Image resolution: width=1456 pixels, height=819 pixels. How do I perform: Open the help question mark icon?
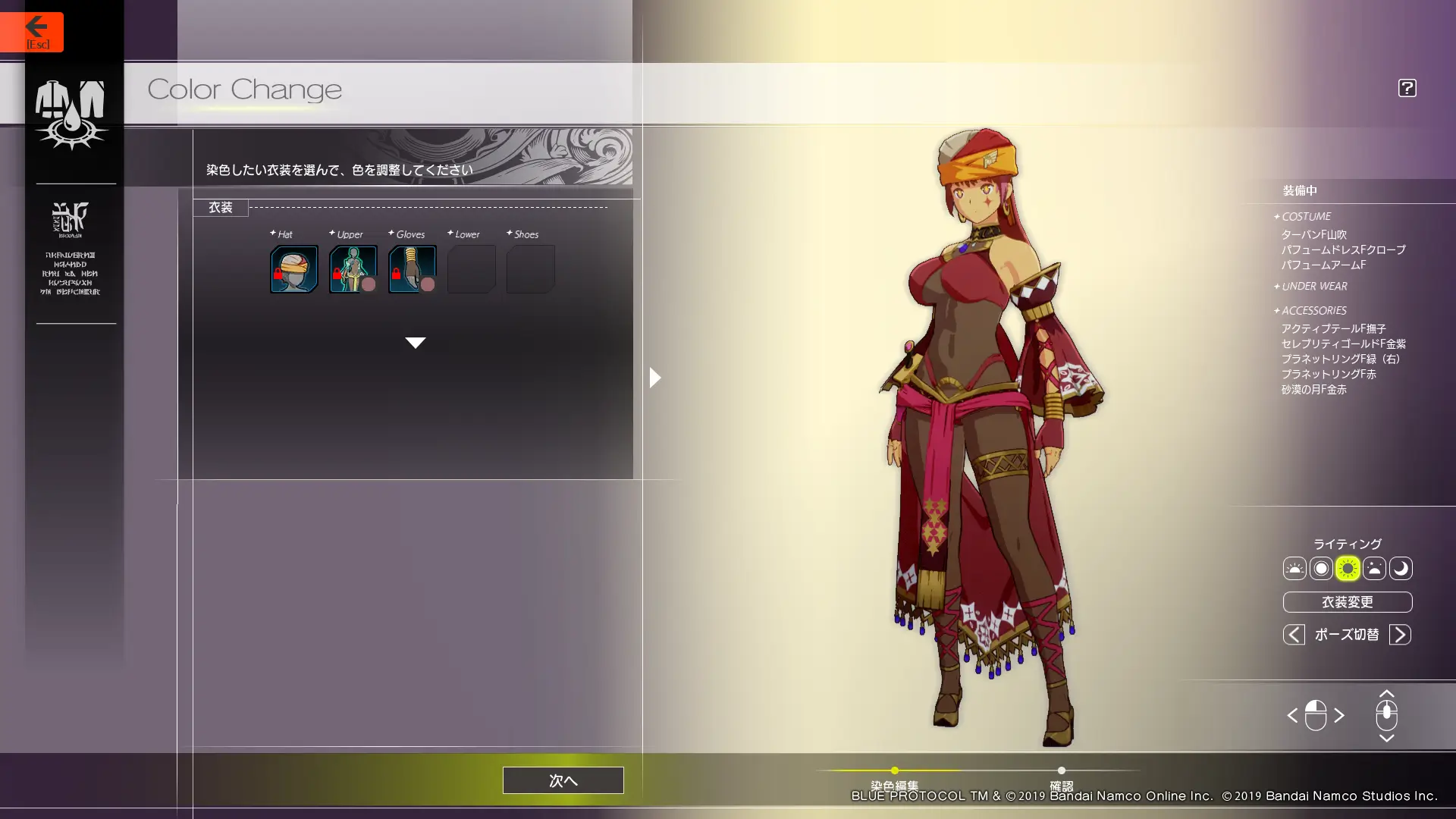click(1407, 88)
